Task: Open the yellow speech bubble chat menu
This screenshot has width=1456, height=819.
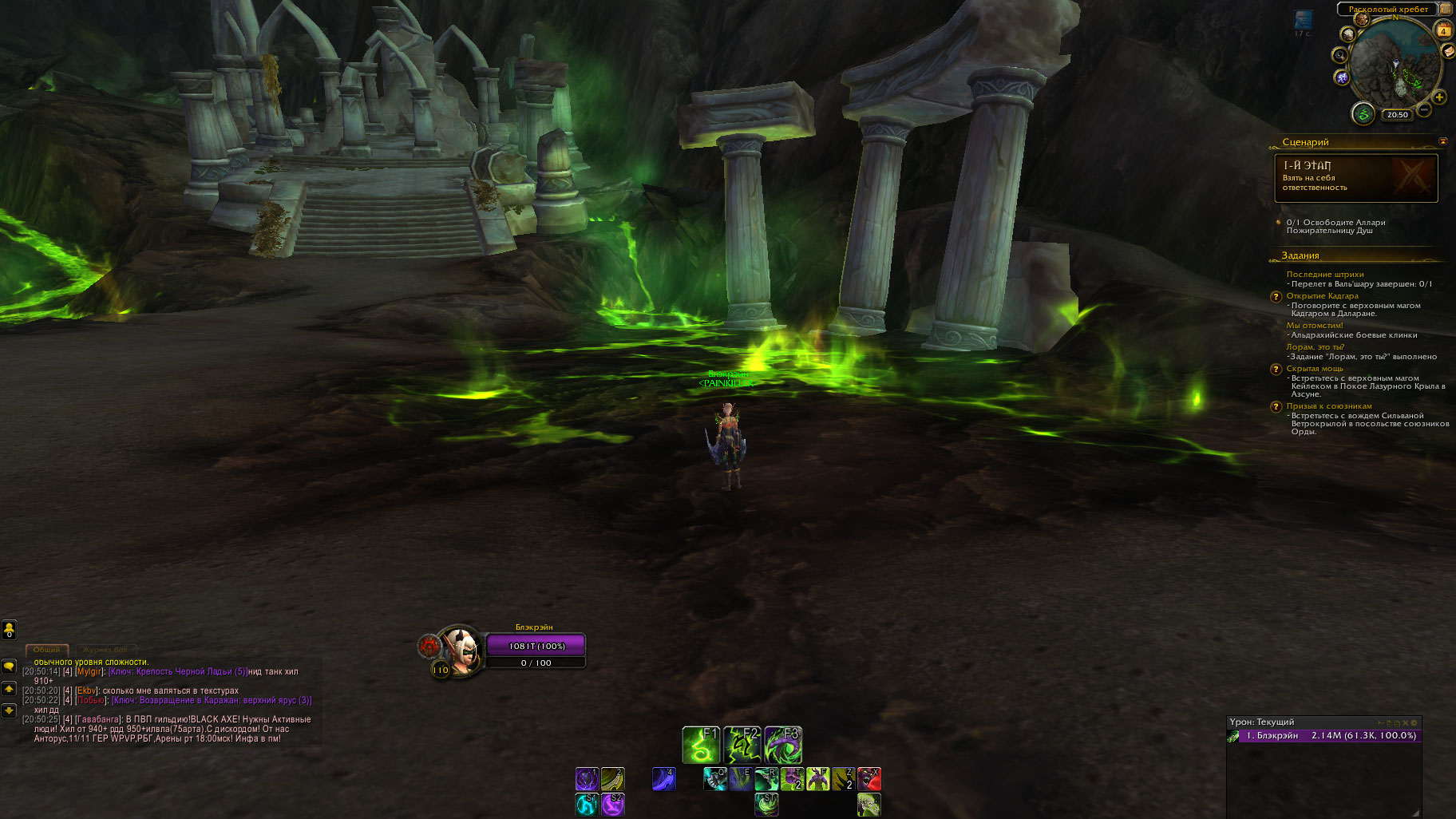Action: point(9,666)
